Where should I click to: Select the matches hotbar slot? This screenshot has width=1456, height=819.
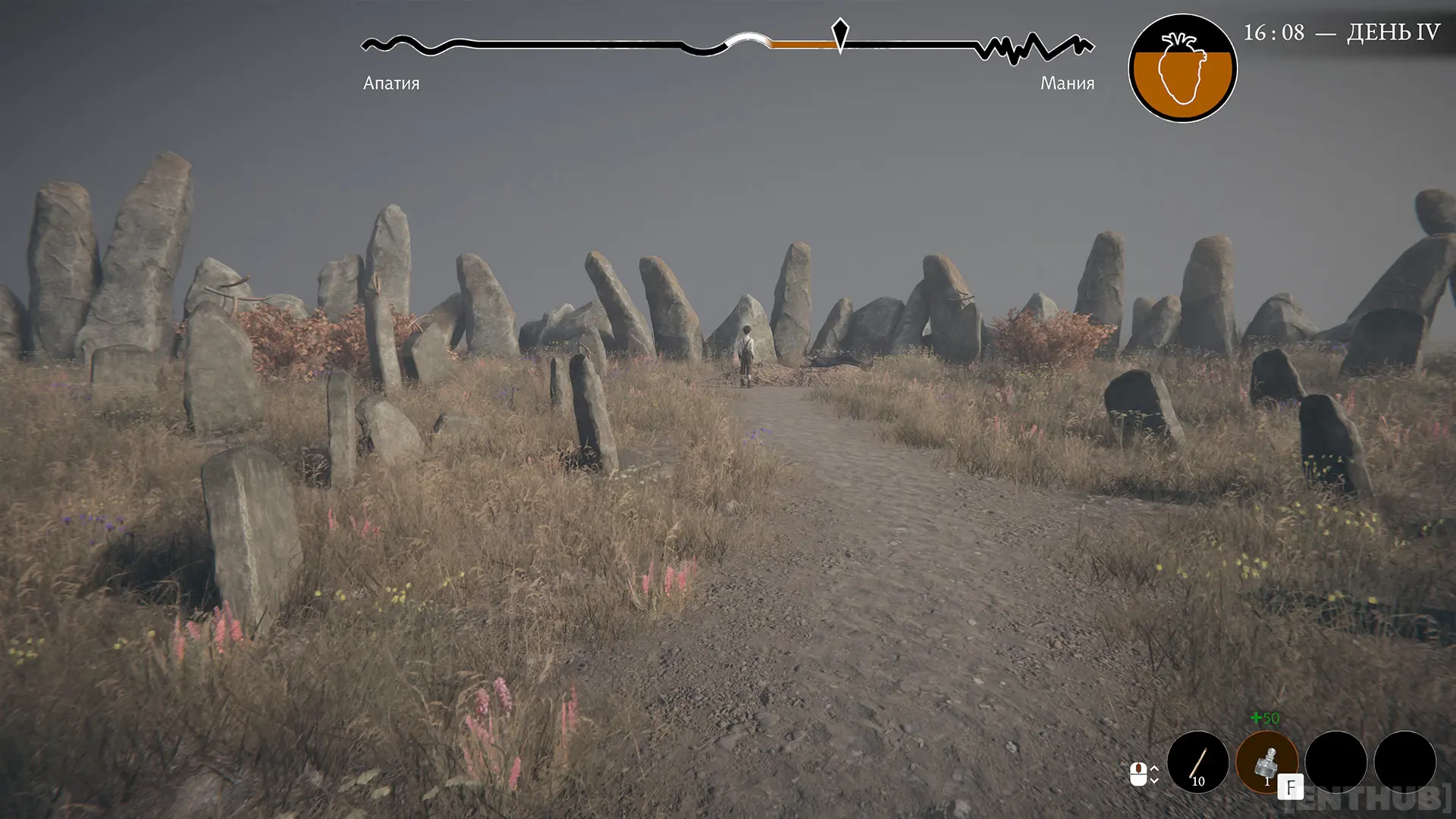1197,761
